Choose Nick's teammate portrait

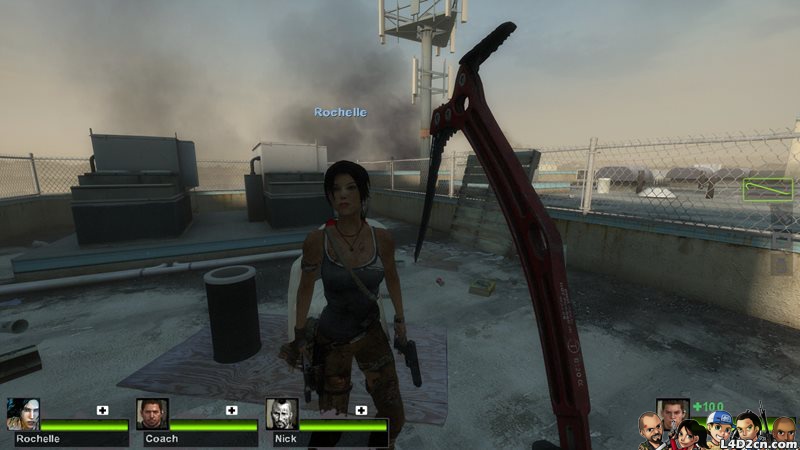point(282,414)
